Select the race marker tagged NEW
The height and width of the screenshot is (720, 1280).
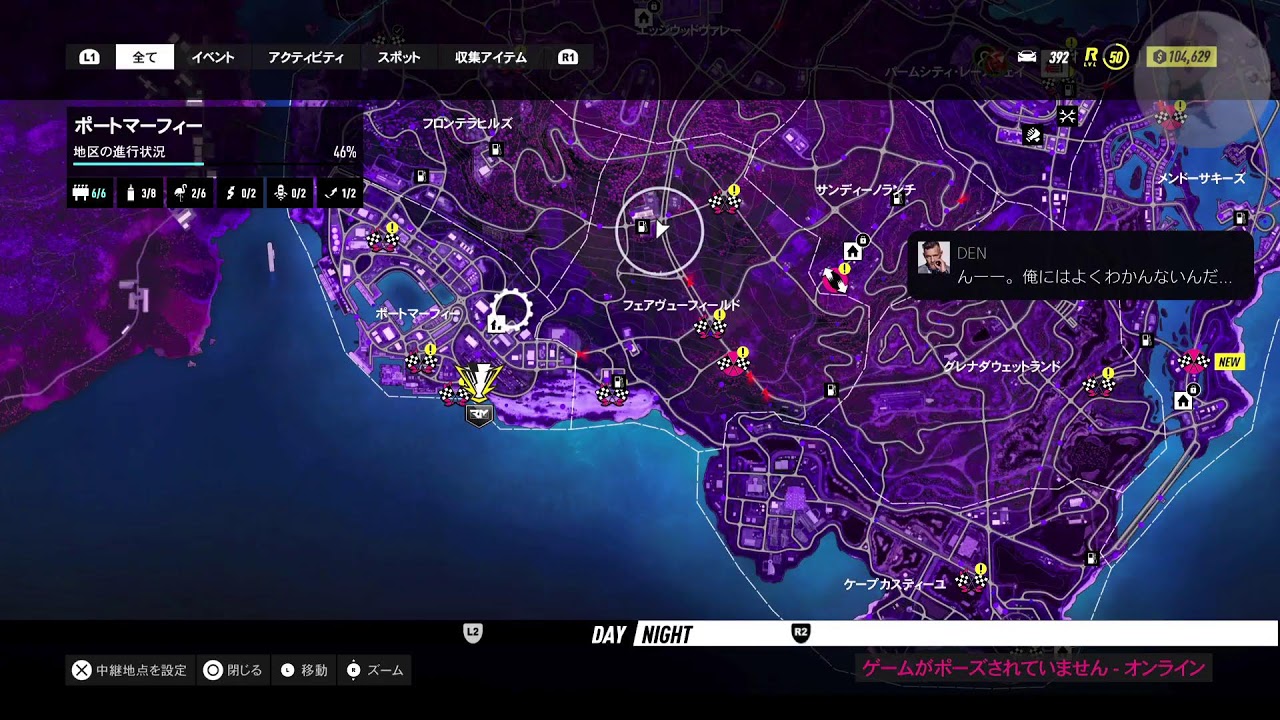point(1191,362)
